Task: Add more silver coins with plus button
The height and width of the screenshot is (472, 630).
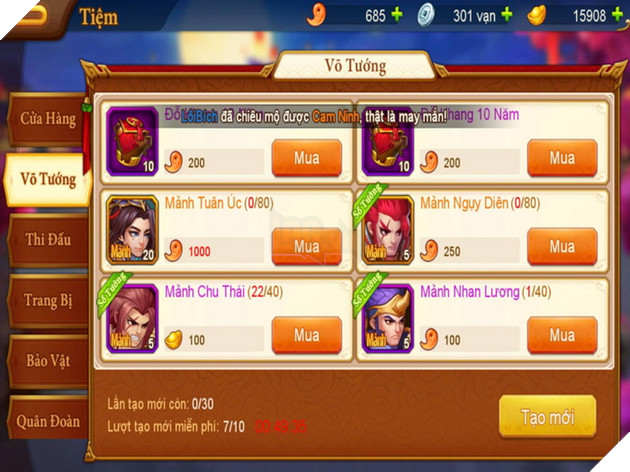Action: pyautogui.click(x=506, y=16)
